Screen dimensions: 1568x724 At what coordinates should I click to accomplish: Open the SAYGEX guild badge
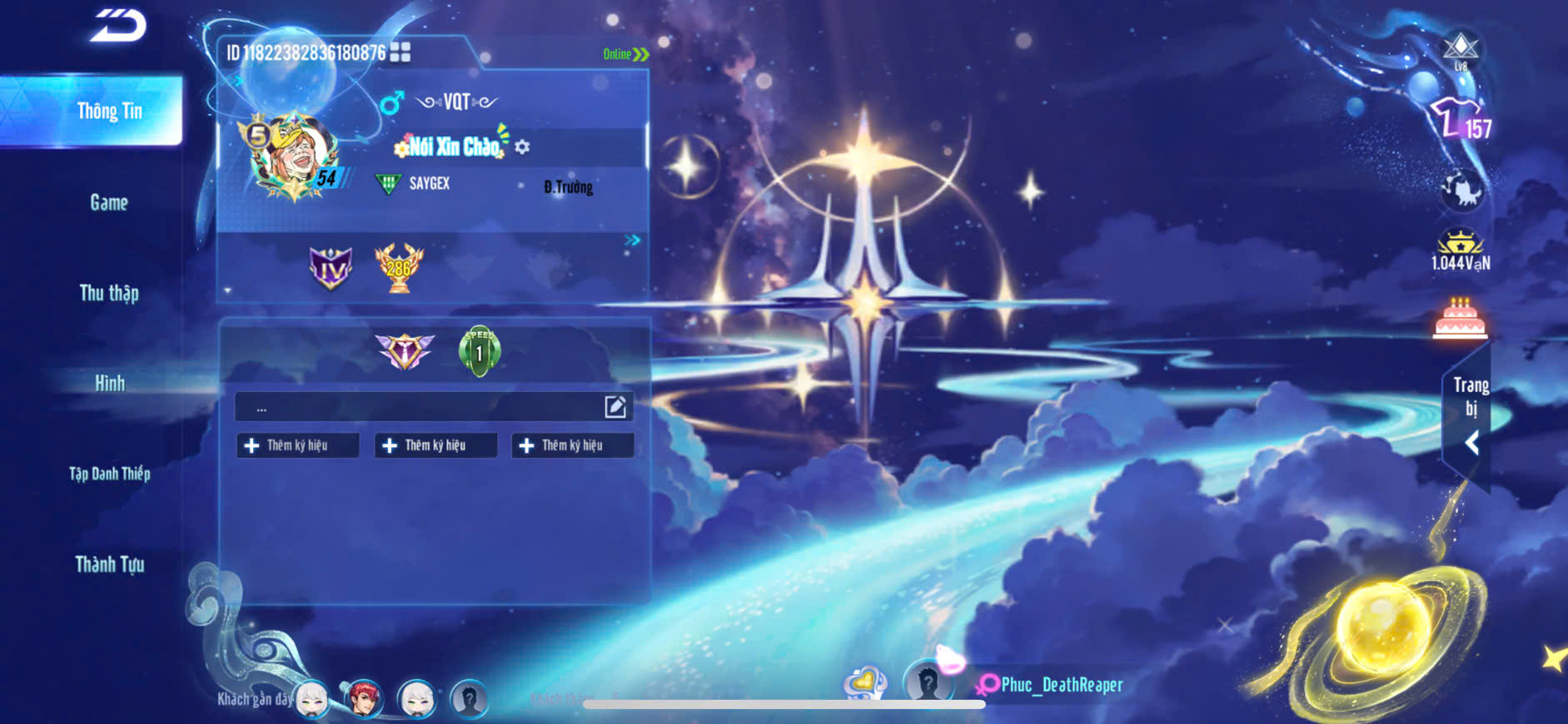[388, 184]
